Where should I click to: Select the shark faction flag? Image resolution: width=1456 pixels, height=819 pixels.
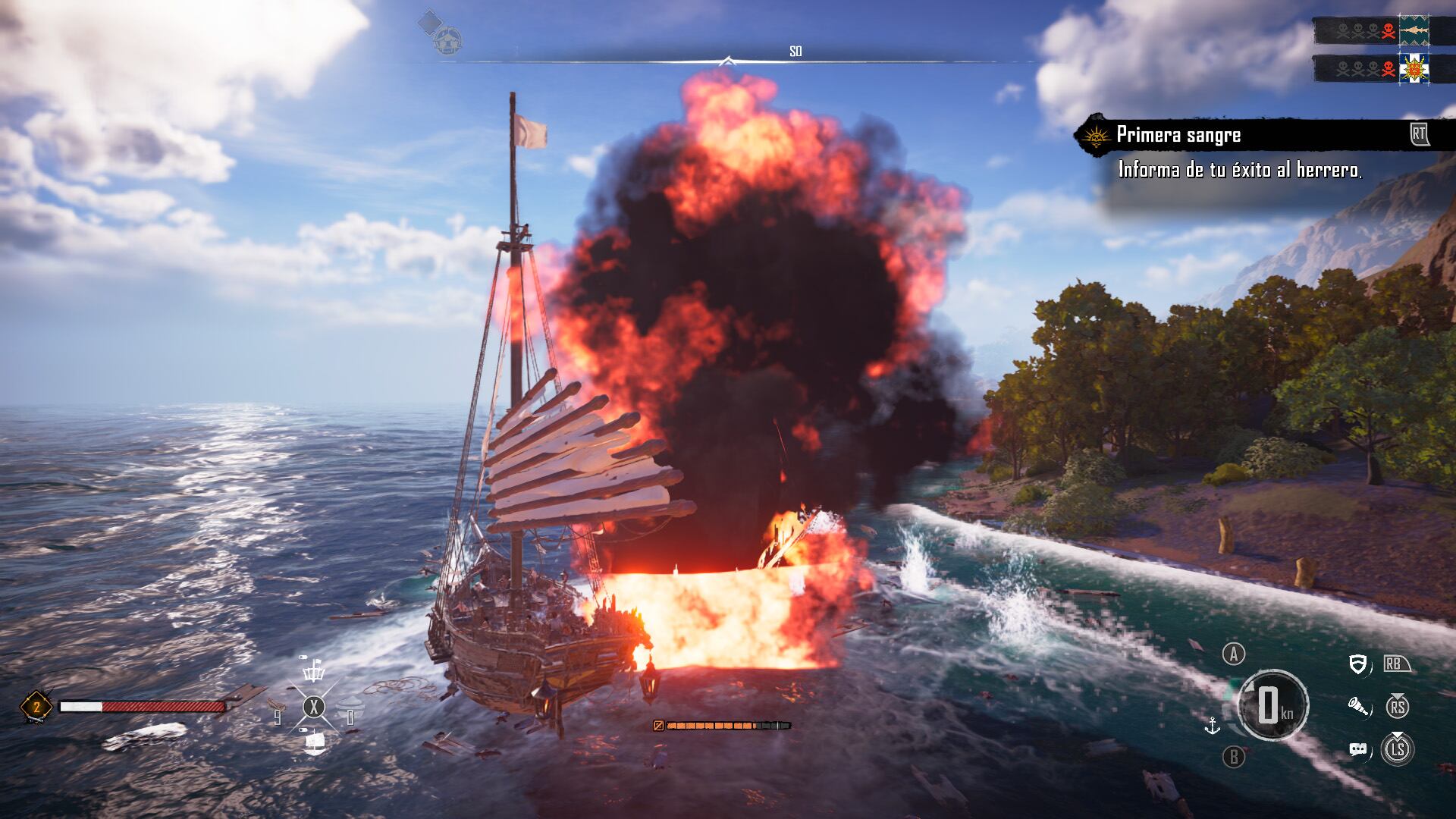point(1414,31)
